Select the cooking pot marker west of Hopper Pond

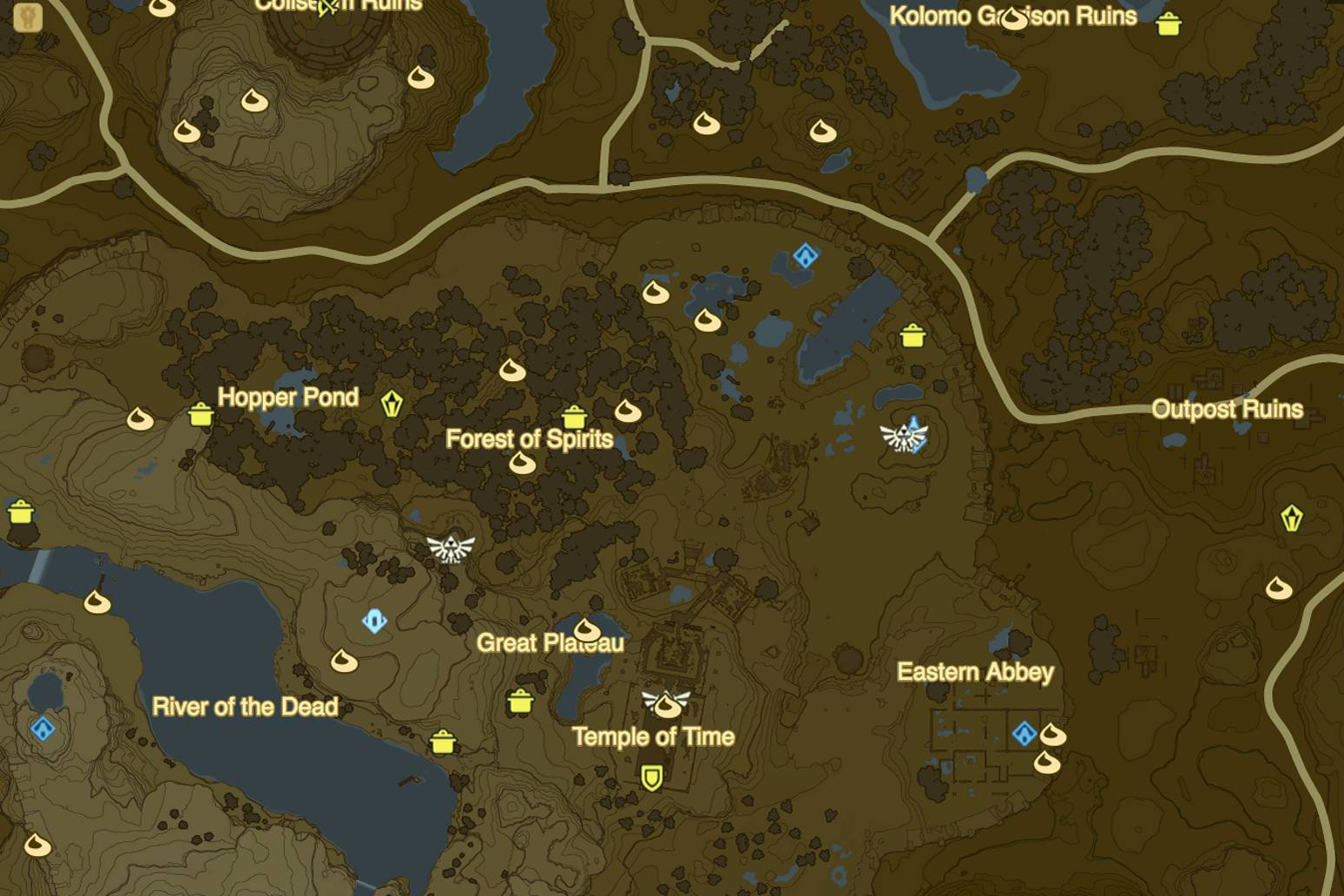coord(201,414)
